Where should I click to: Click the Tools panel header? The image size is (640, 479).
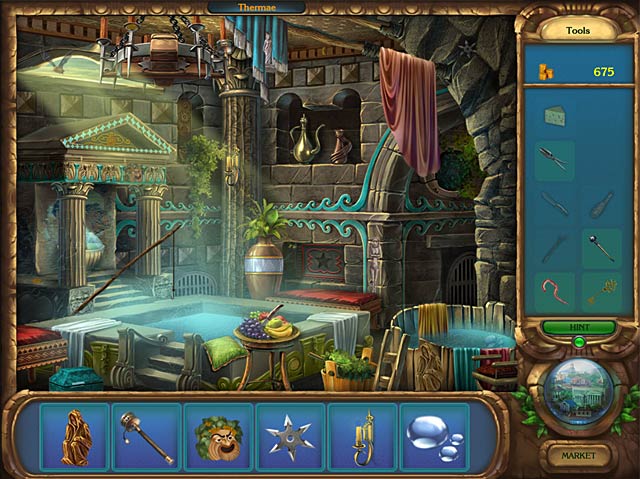click(578, 30)
